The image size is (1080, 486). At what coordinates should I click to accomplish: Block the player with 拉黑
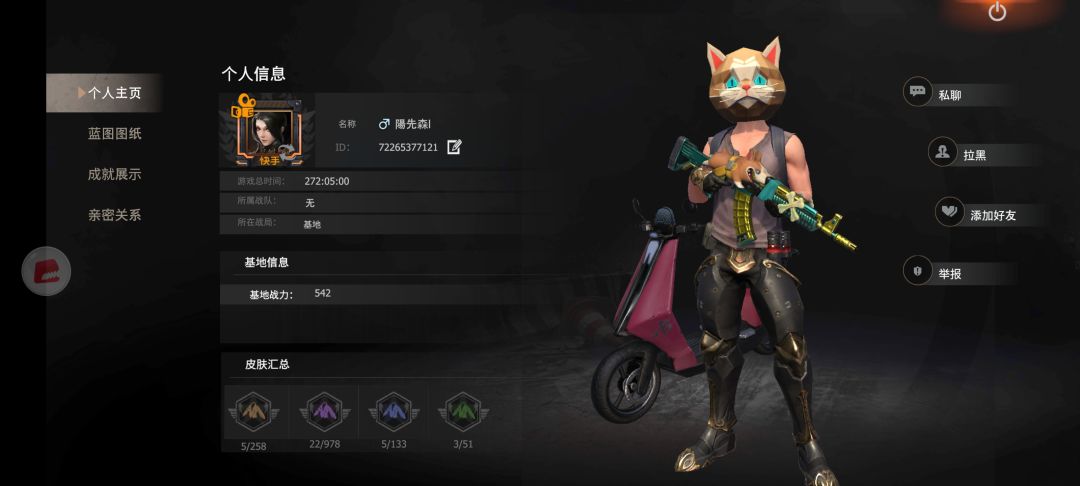[x=972, y=155]
